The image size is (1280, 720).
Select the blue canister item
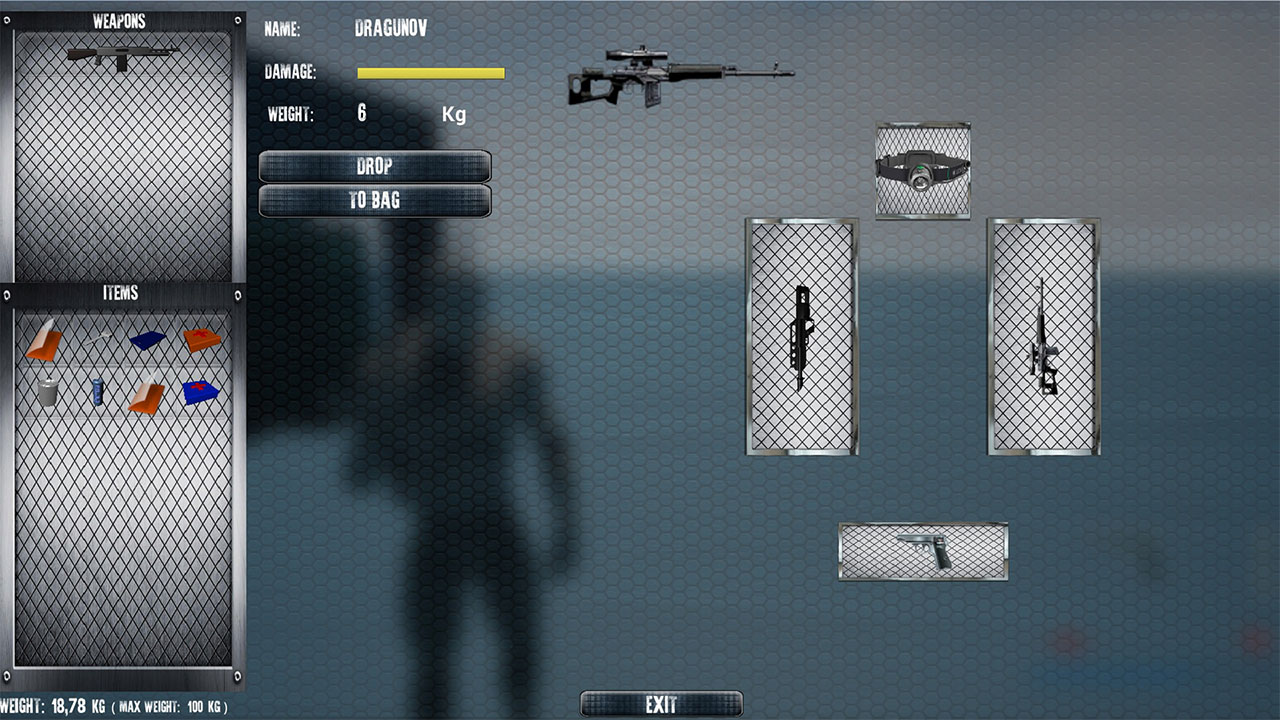[98, 392]
